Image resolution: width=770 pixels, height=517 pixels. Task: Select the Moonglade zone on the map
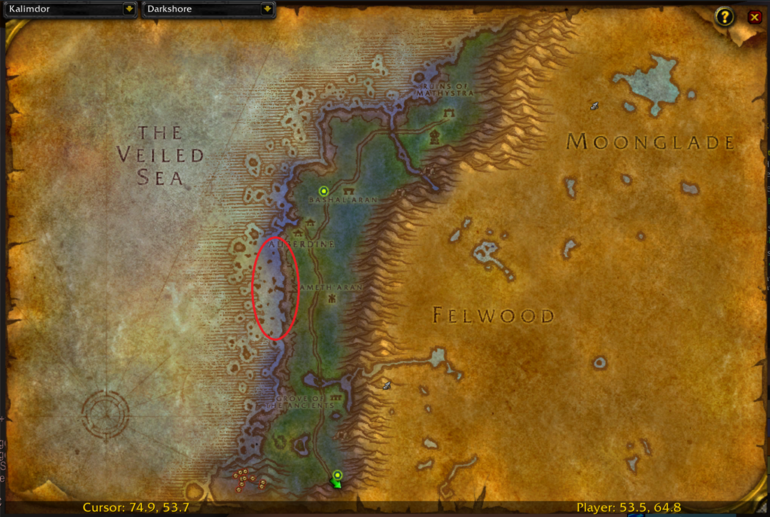(x=651, y=142)
